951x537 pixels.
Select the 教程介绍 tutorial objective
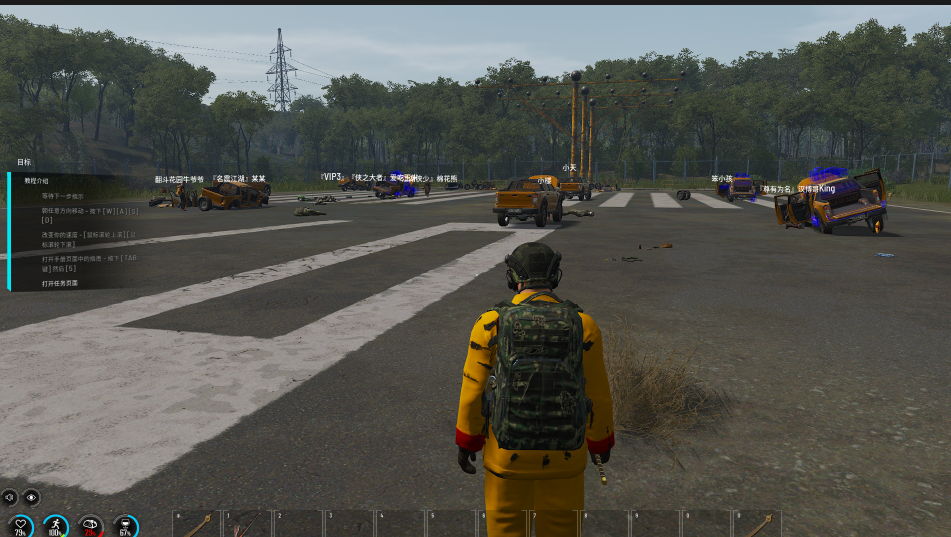(34, 180)
